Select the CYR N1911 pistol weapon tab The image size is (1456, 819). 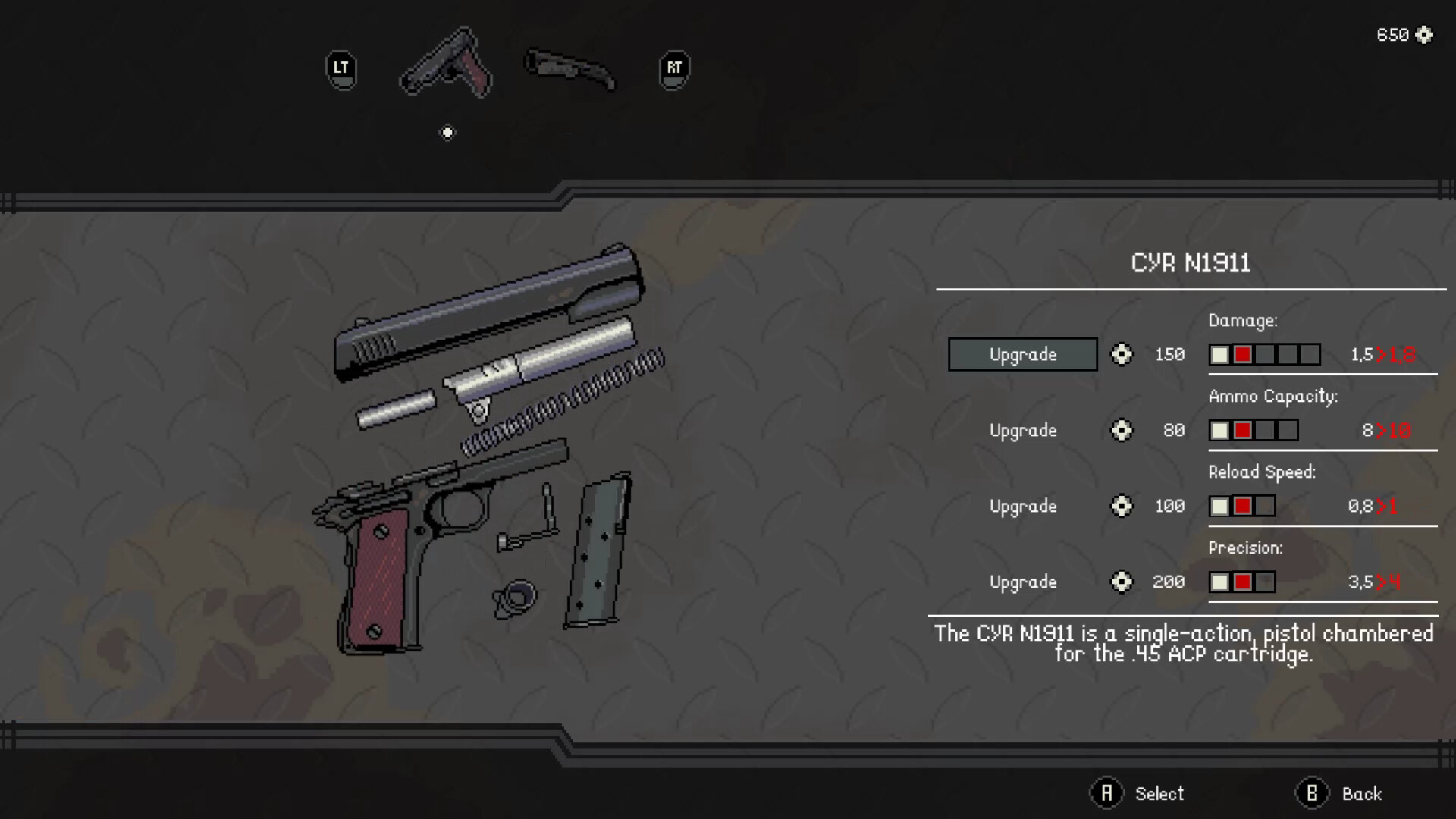[447, 64]
